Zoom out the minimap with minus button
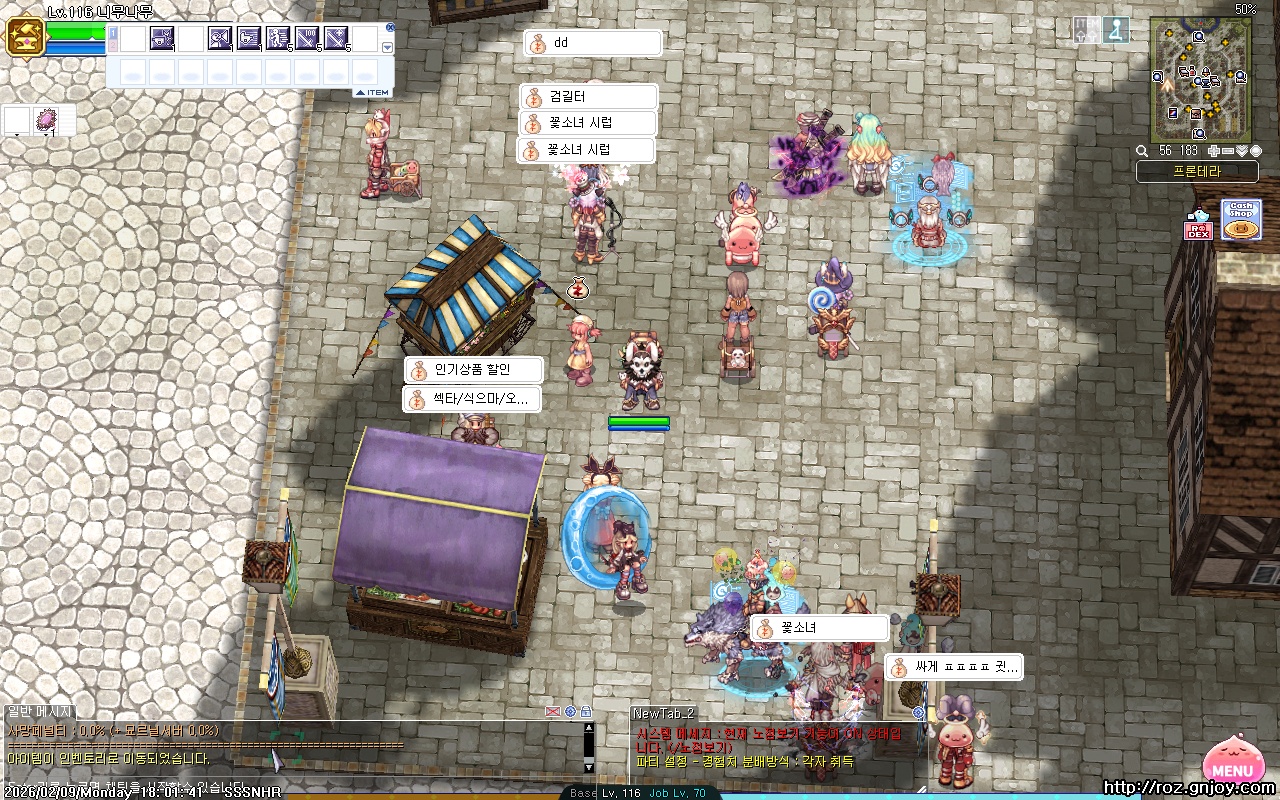The height and width of the screenshot is (800, 1280). [1228, 151]
